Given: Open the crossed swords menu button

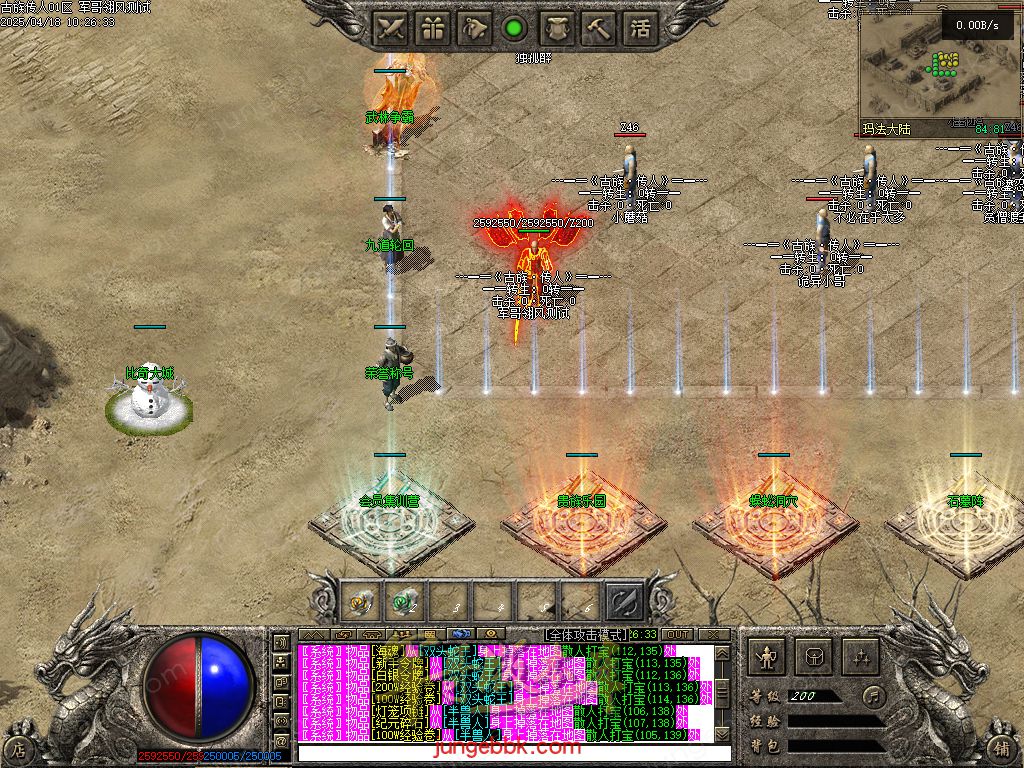Looking at the screenshot, I should coord(390,28).
